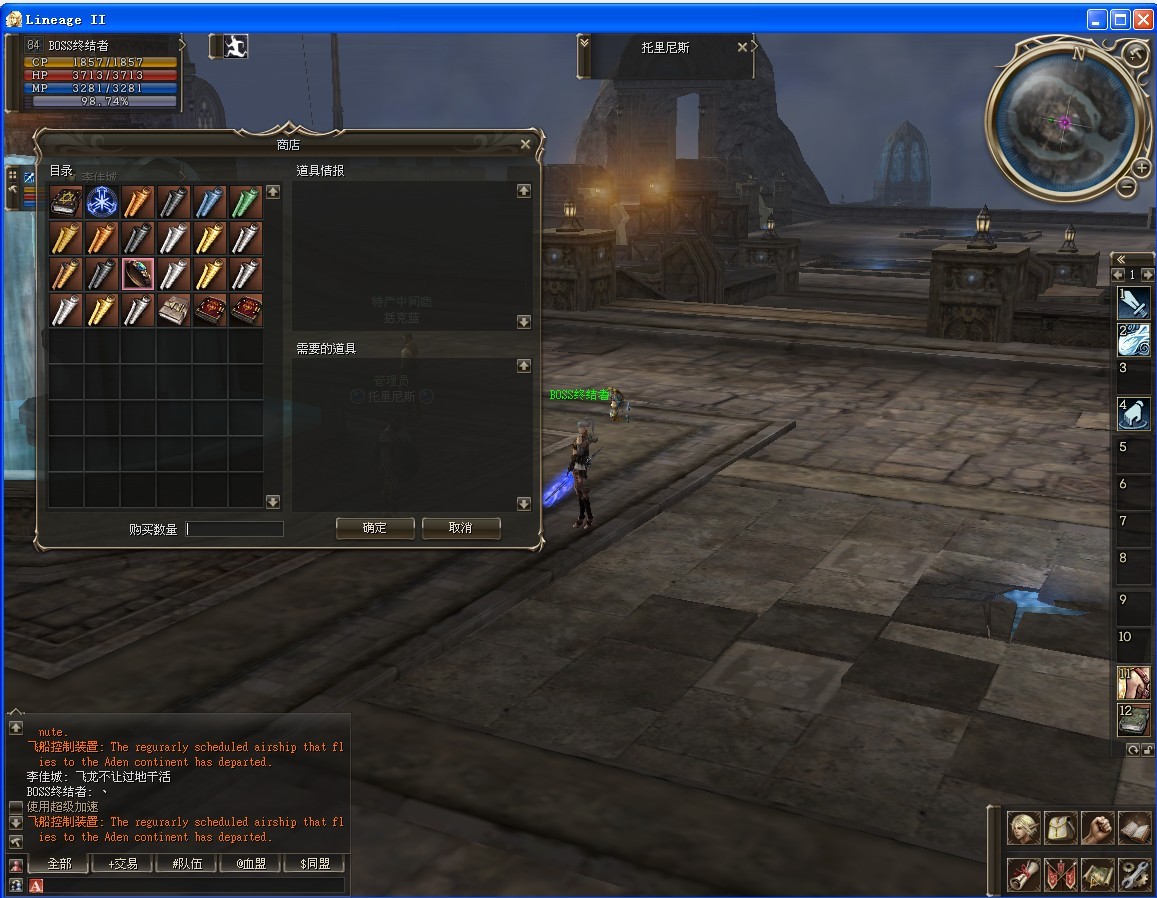Use the swirling wind skill in slot 2
This screenshot has width=1157, height=898.
click(1133, 340)
